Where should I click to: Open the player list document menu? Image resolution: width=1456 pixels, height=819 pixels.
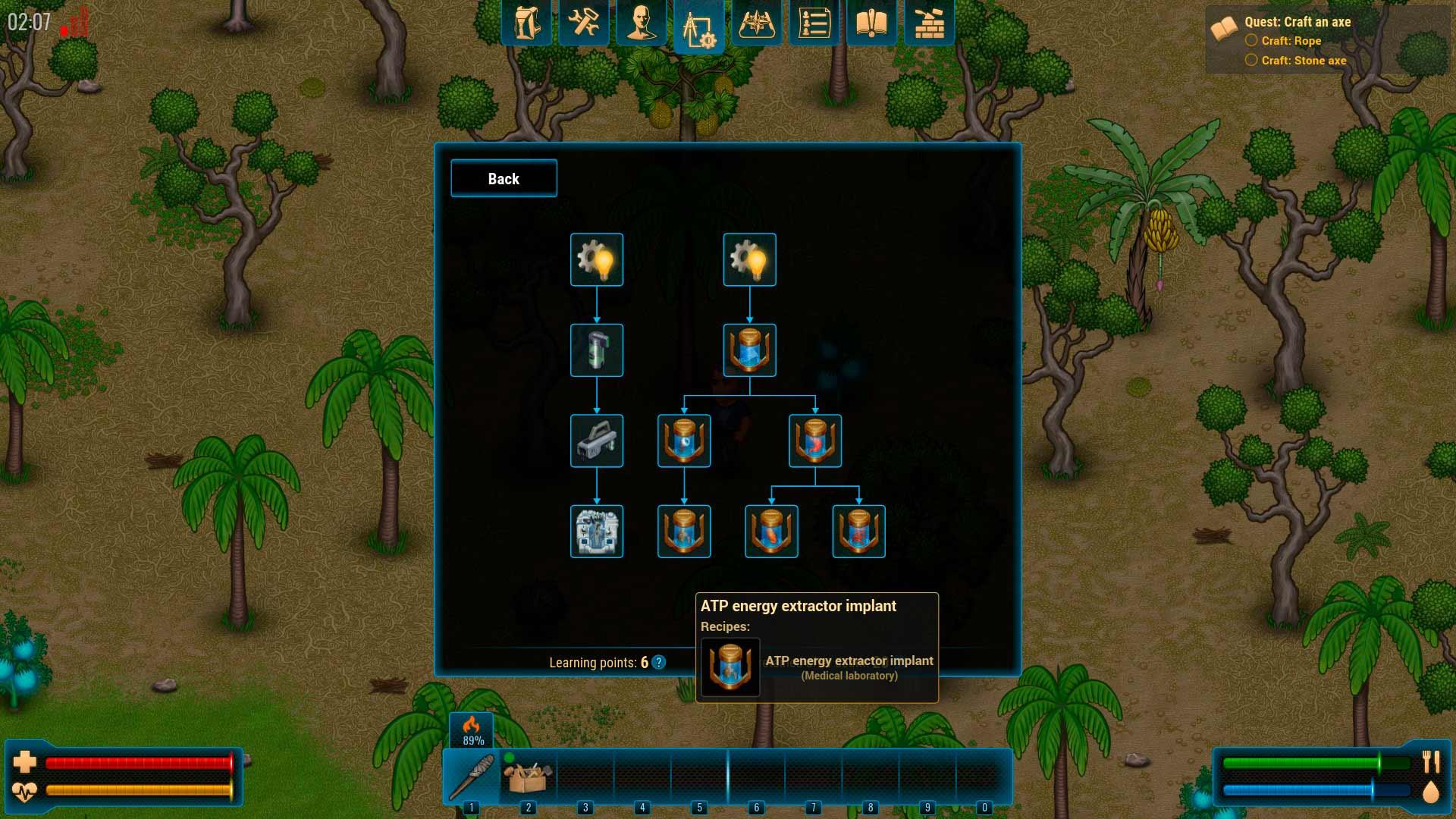pyautogui.click(x=814, y=22)
